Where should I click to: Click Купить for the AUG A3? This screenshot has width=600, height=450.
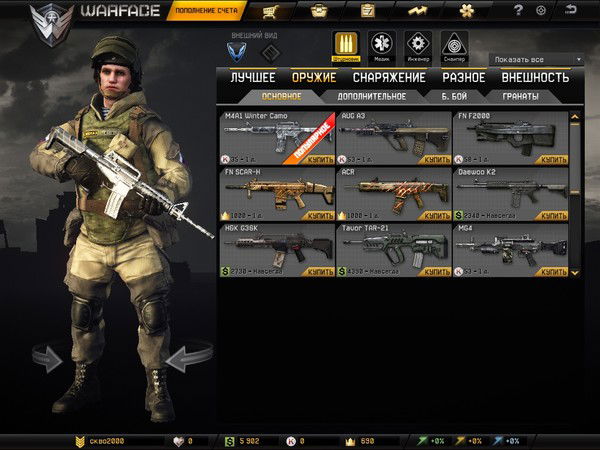coord(437,159)
